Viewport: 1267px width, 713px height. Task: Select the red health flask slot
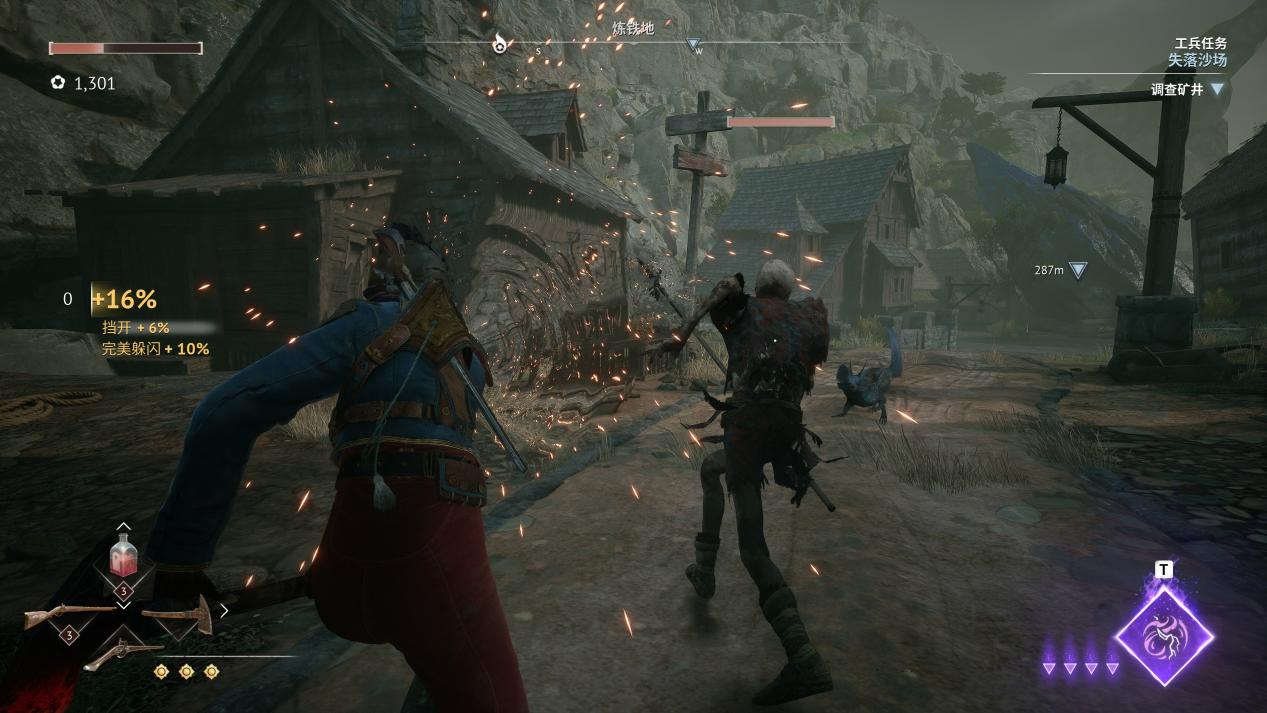(123, 557)
